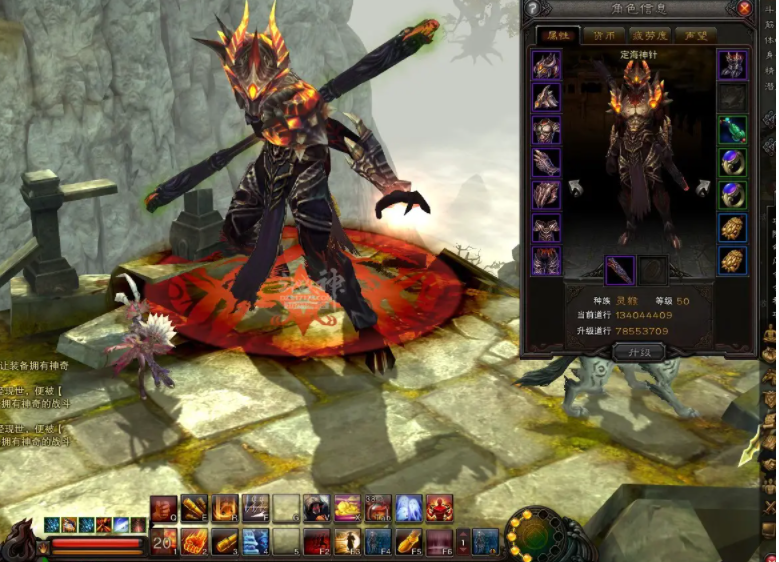Use the orange fist skill on key 2

click(194, 542)
